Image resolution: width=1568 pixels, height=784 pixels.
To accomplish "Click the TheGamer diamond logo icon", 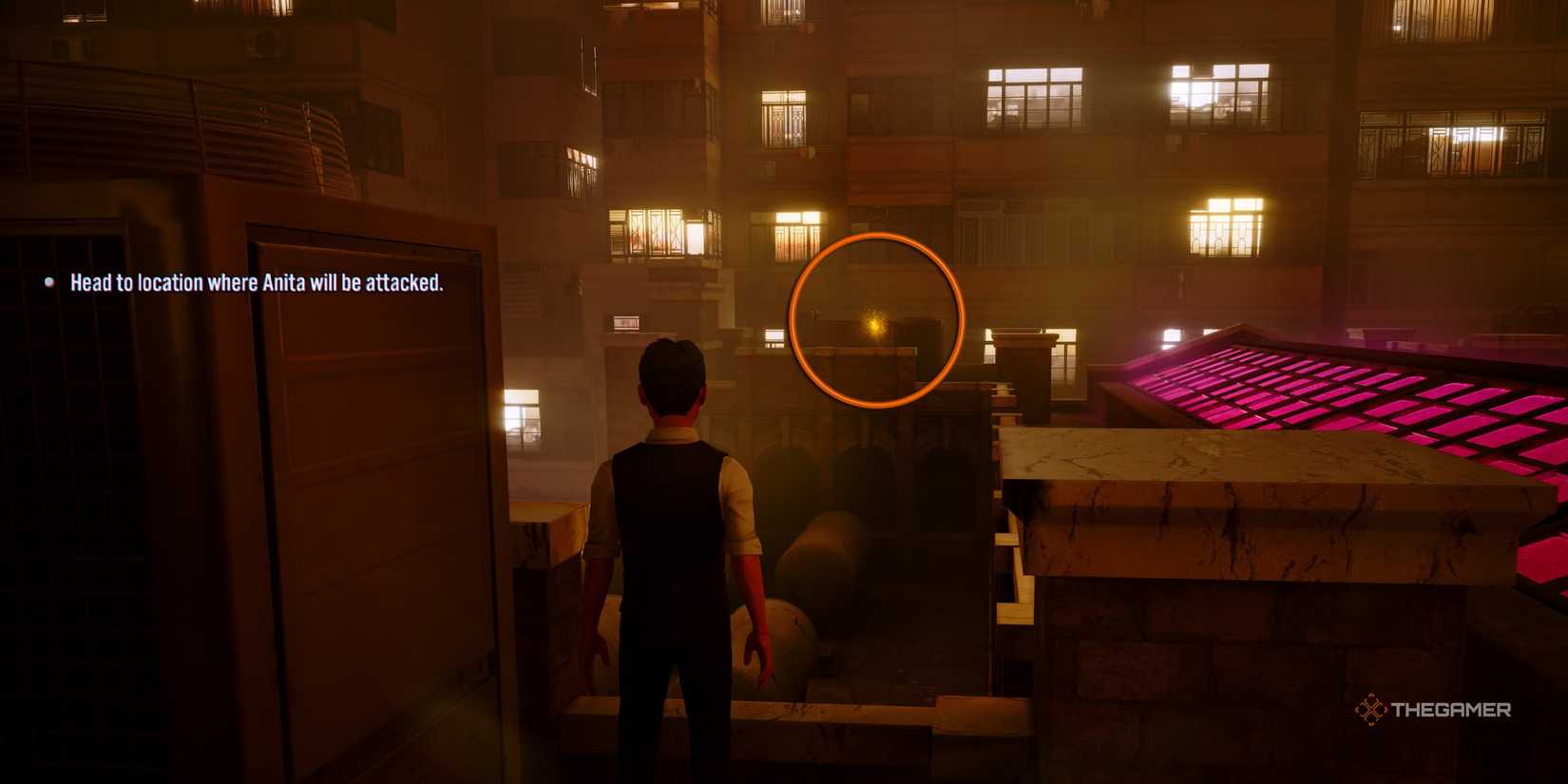I will click(x=1368, y=708).
